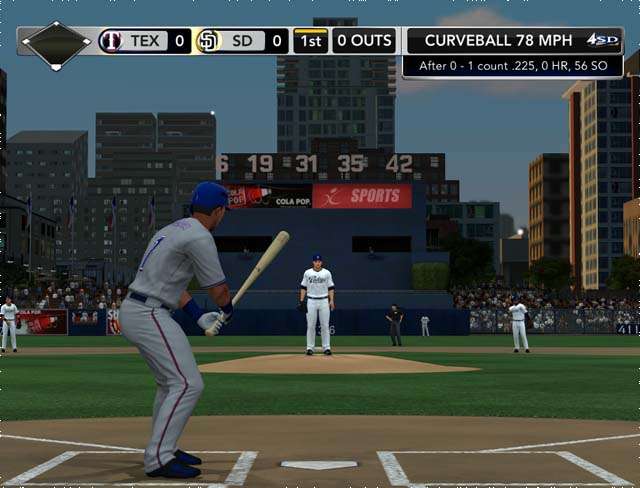Select the Texas Rangers team logo
The height and width of the screenshot is (488, 640).
[111, 41]
